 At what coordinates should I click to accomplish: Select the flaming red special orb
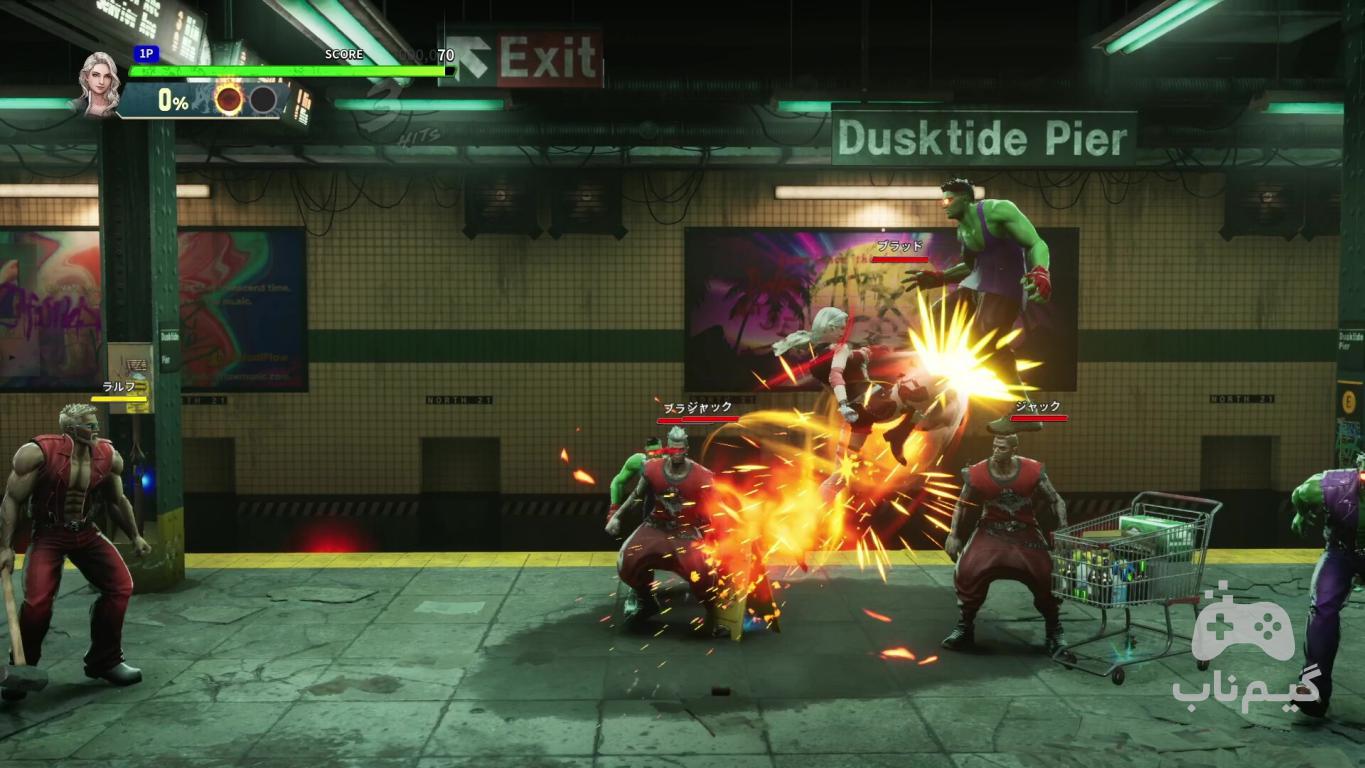click(x=229, y=100)
